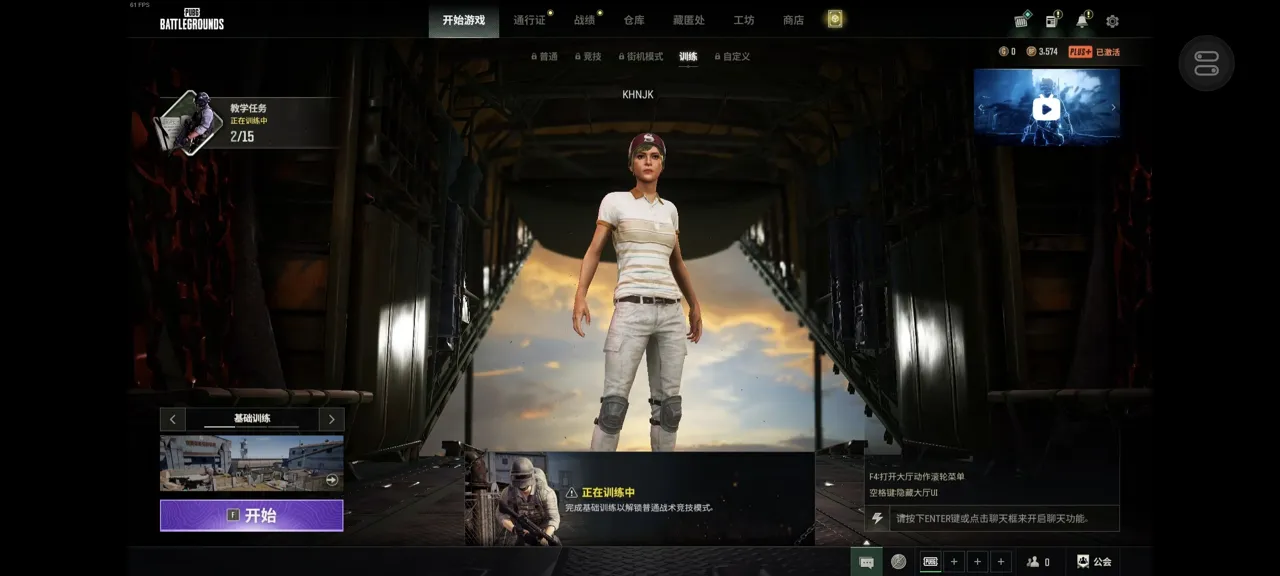Open the 仓库 inventory tab
Image resolution: width=1280 pixels, height=576 pixels.
634,20
